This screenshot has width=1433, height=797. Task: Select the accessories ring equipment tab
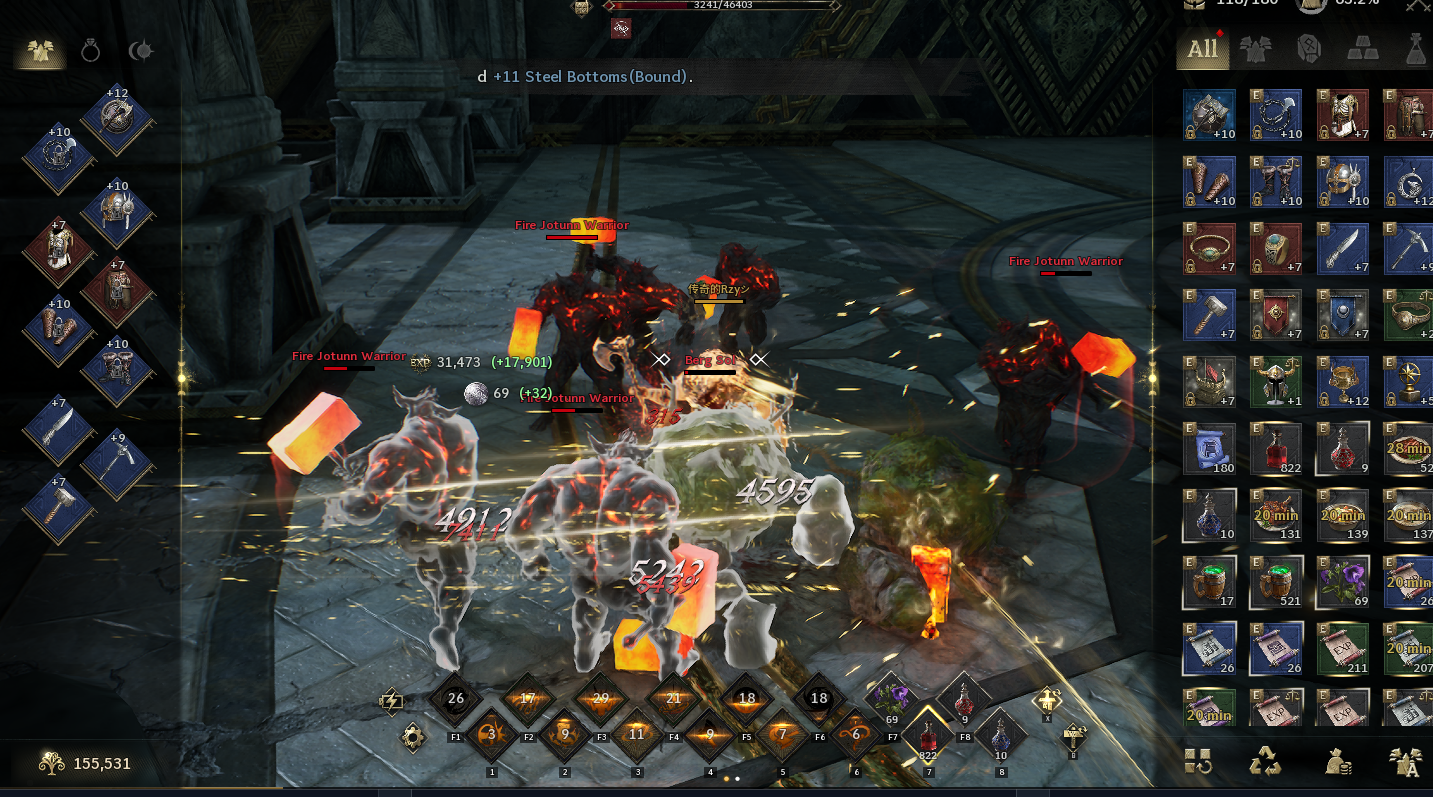pyautogui.click(x=91, y=51)
